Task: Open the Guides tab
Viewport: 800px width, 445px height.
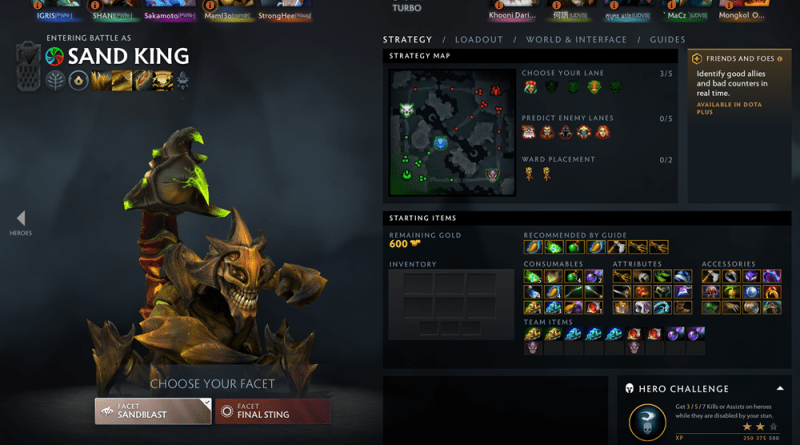Action: point(667,40)
